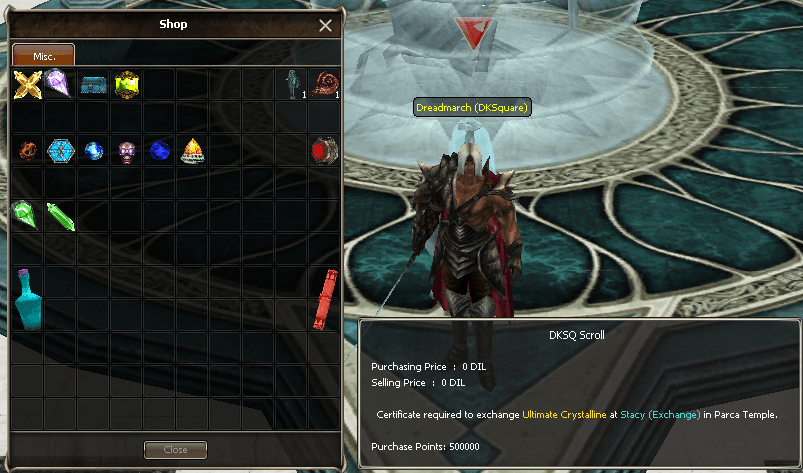The height and width of the screenshot is (473, 803).
Task: Select the purple skull mask item
Action: coord(126,150)
